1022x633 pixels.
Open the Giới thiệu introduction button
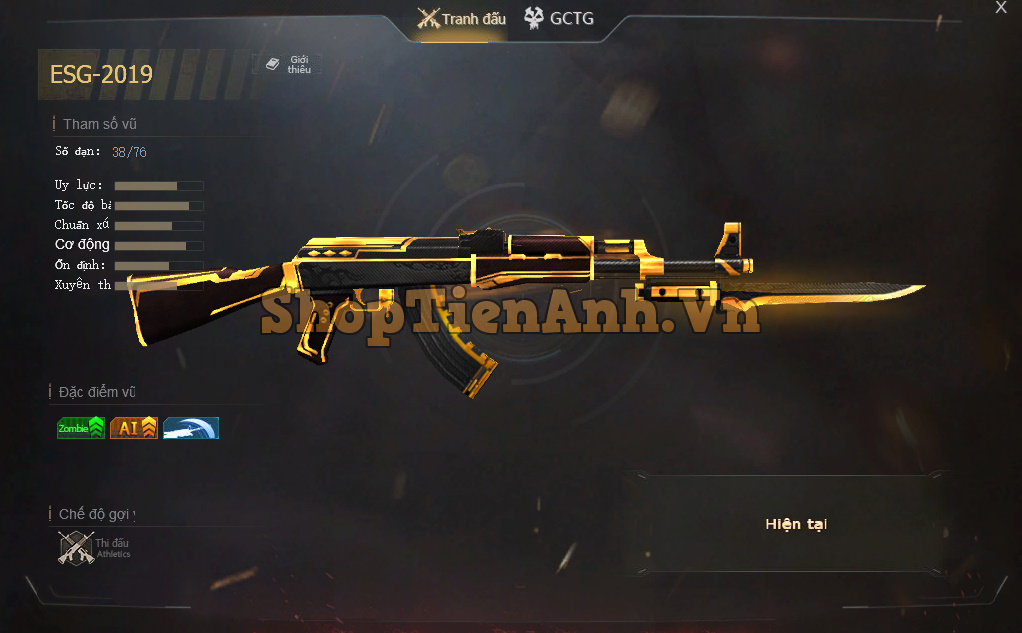pos(288,65)
